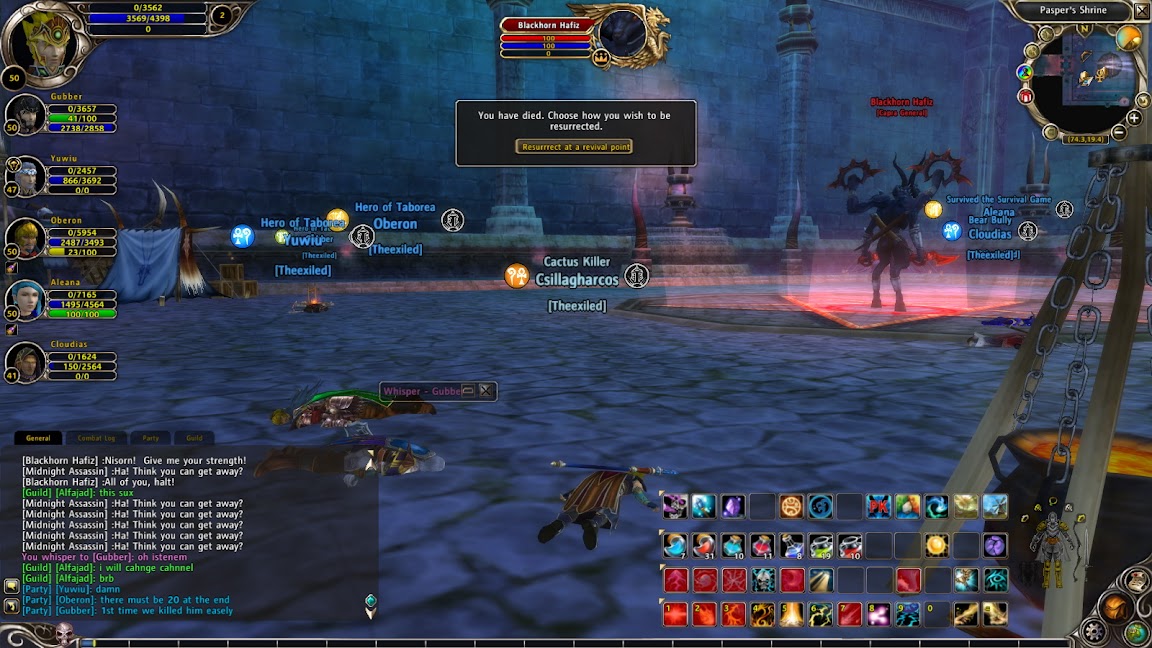This screenshot has width=1152, height=648.
Task: Activate the red PK skill icon
Action: click(x=878, y=507)
